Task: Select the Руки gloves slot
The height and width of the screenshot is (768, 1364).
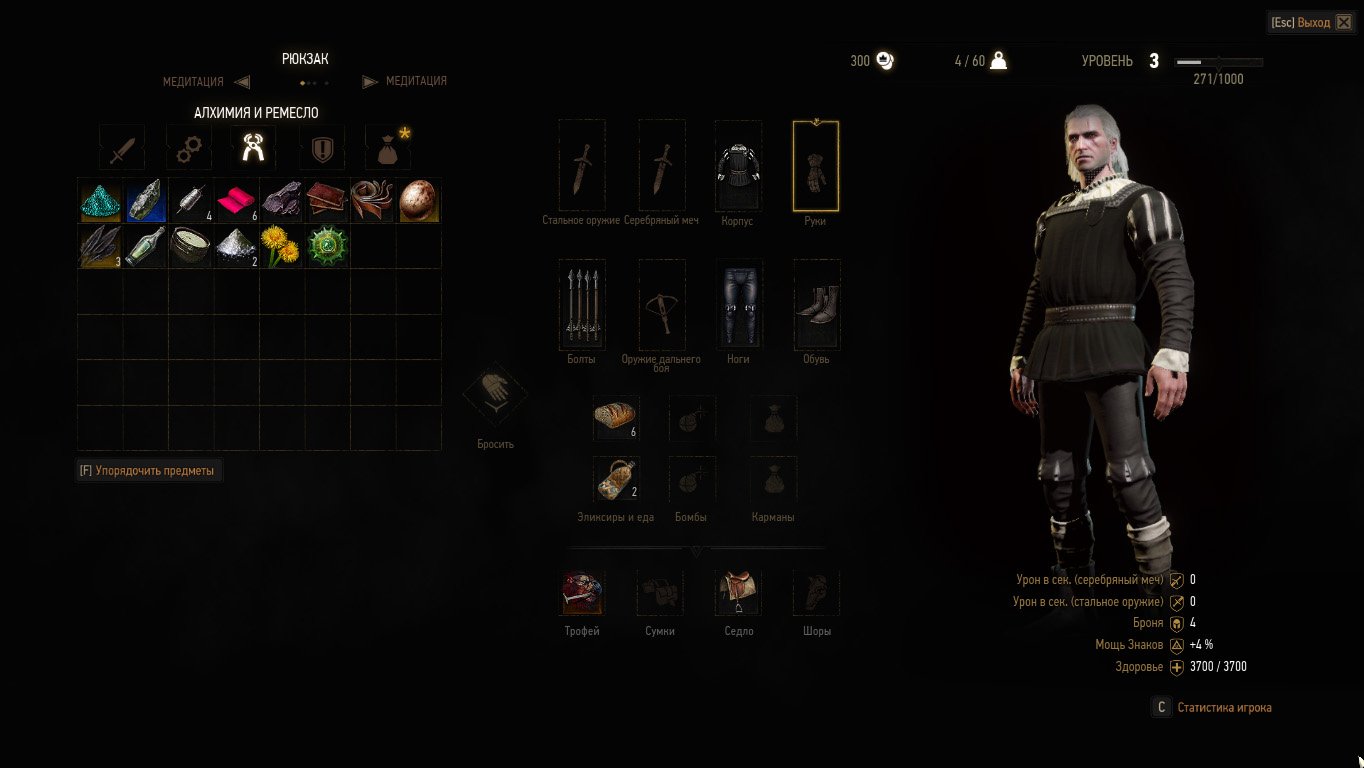Action: (x=816, y=166)
